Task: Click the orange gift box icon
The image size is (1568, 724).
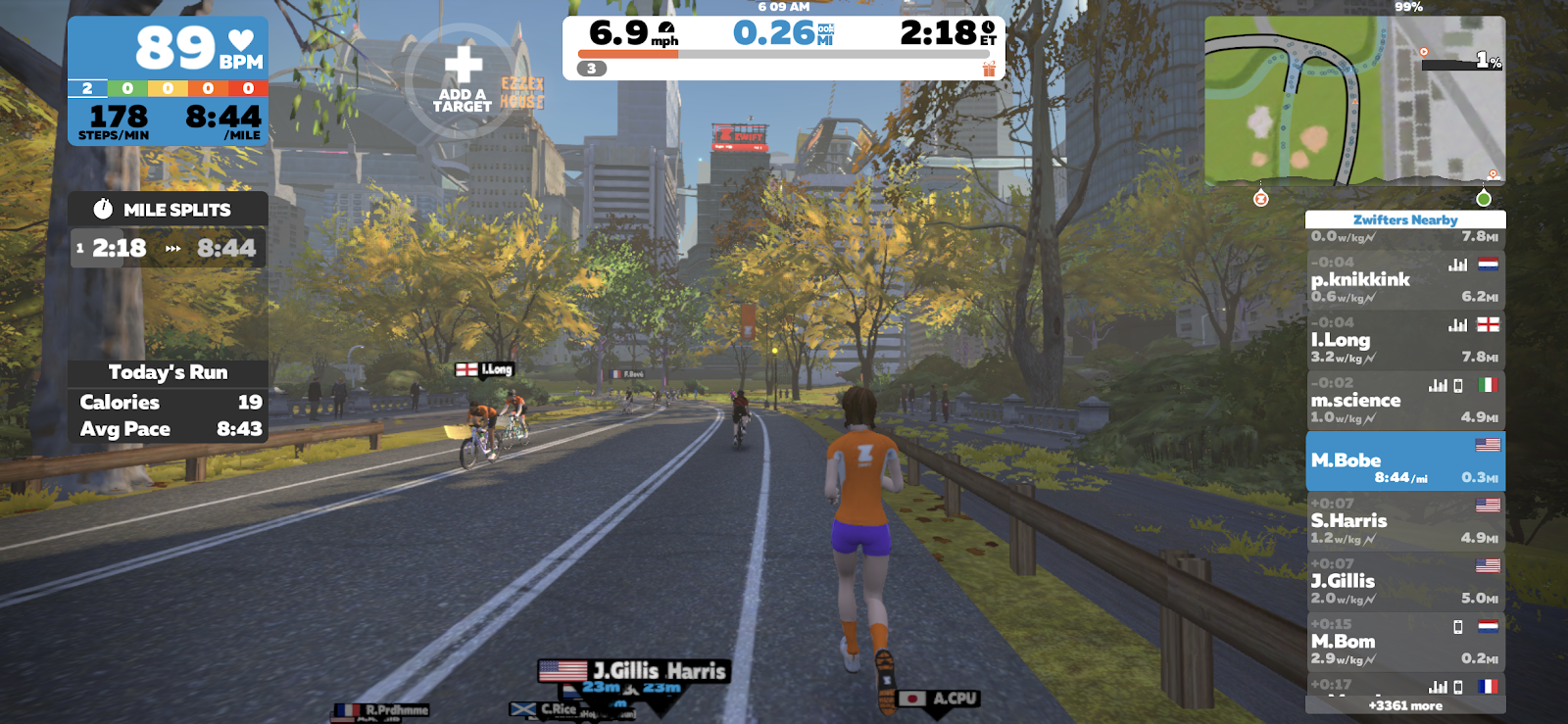Action: coord(989,69)
